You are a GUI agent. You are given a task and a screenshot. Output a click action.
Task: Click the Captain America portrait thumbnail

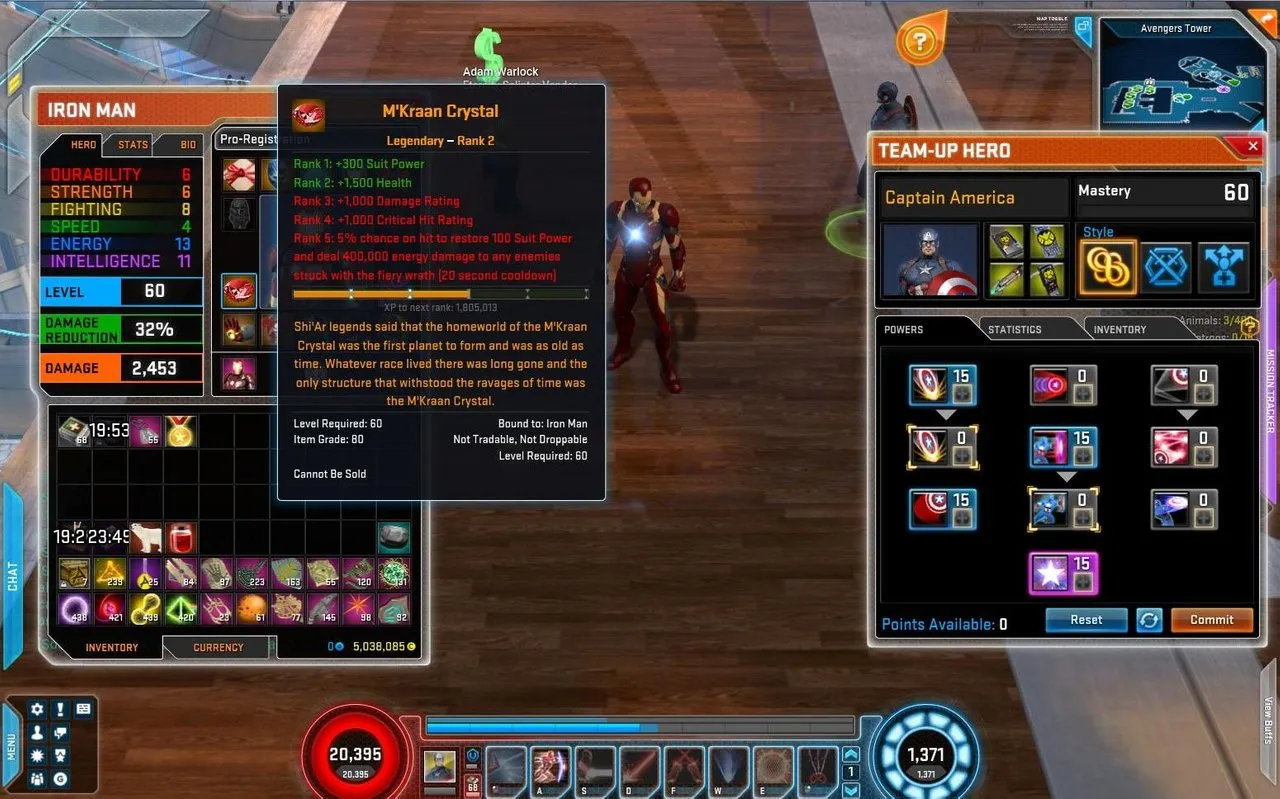(x=930, y=260)
